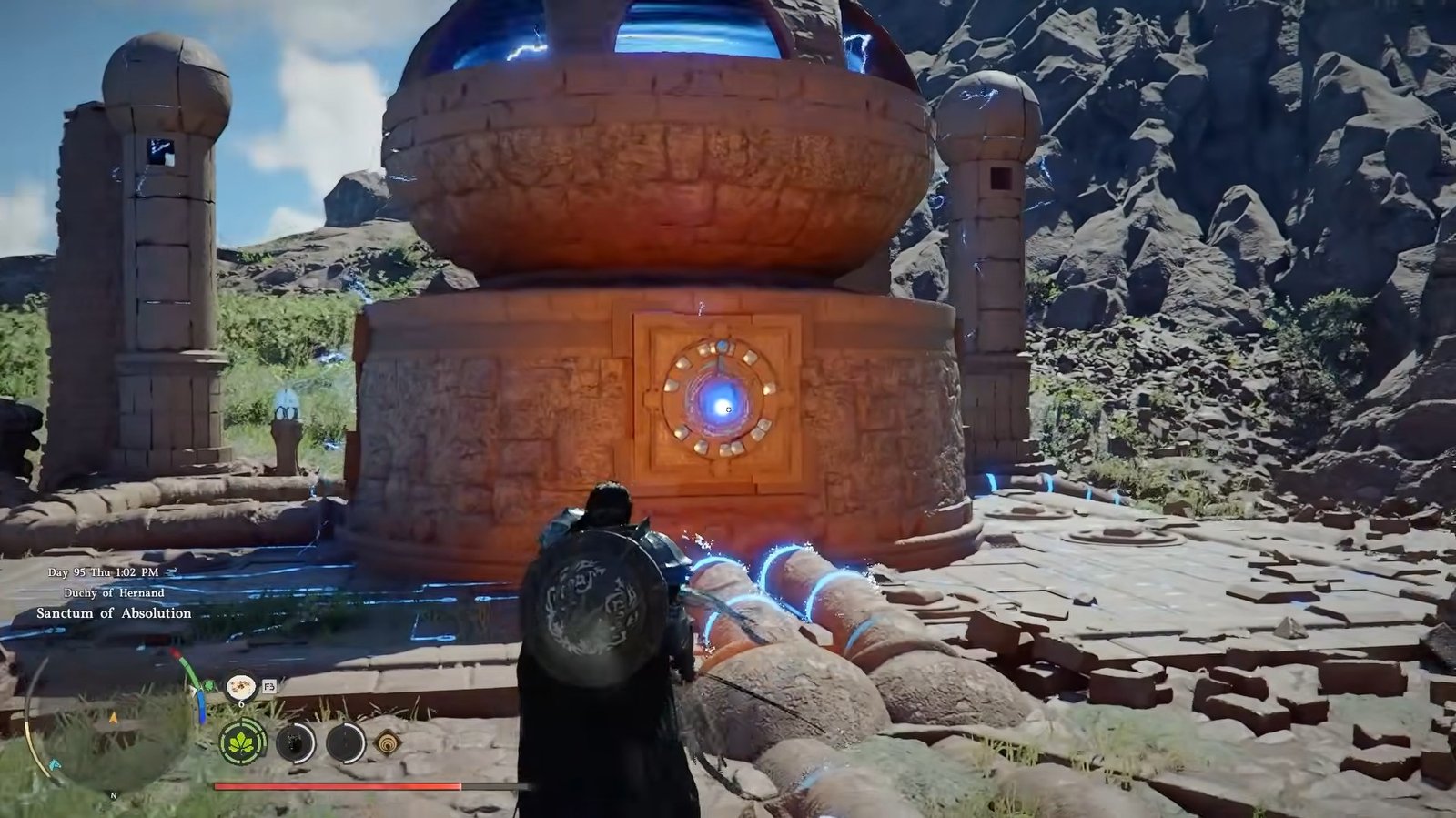This screenshot has height=818, width=1456.
Task: Use the food dish quick slot
Action: (241, 686)
